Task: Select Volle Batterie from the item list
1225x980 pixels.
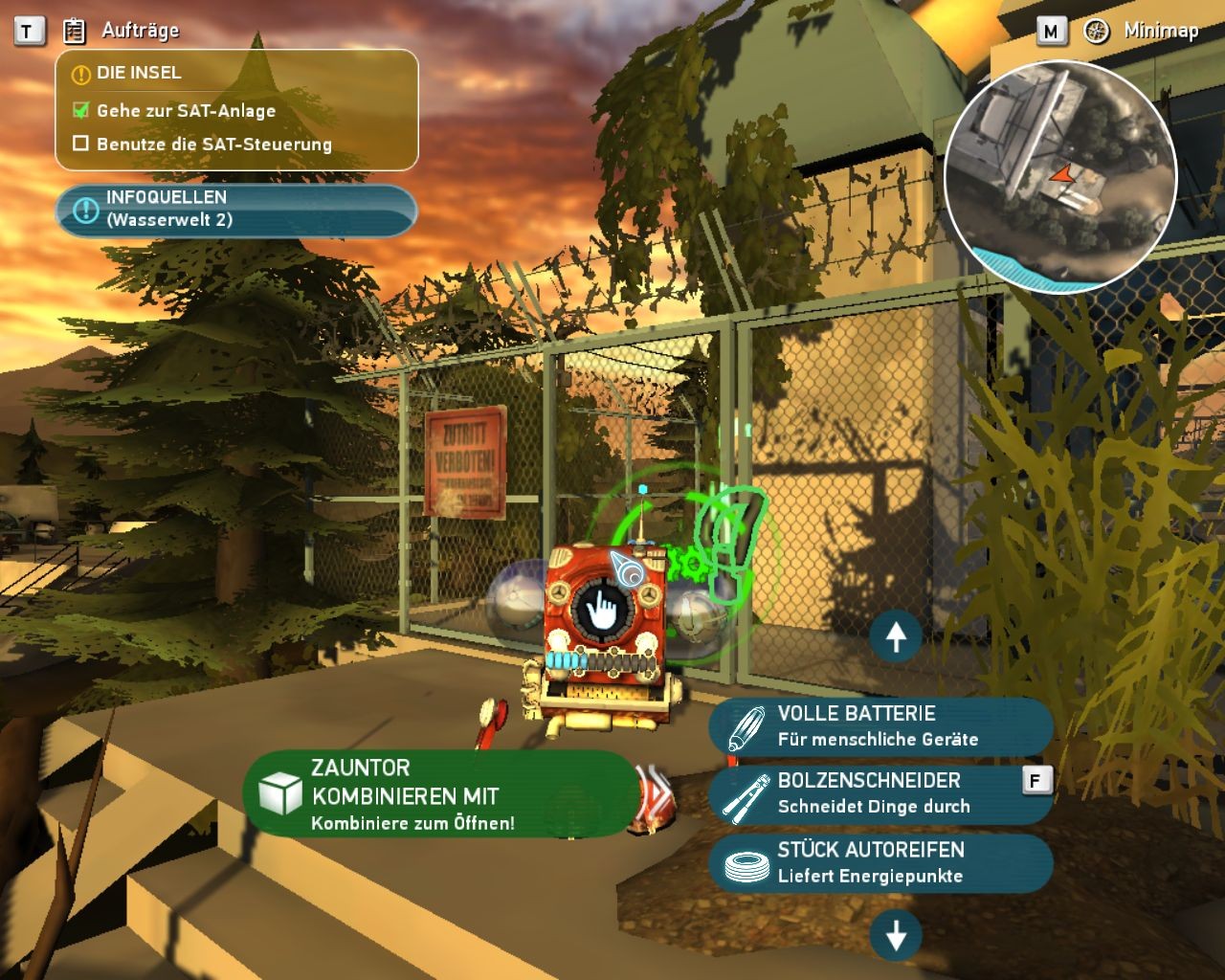Action: click(880, 726)
